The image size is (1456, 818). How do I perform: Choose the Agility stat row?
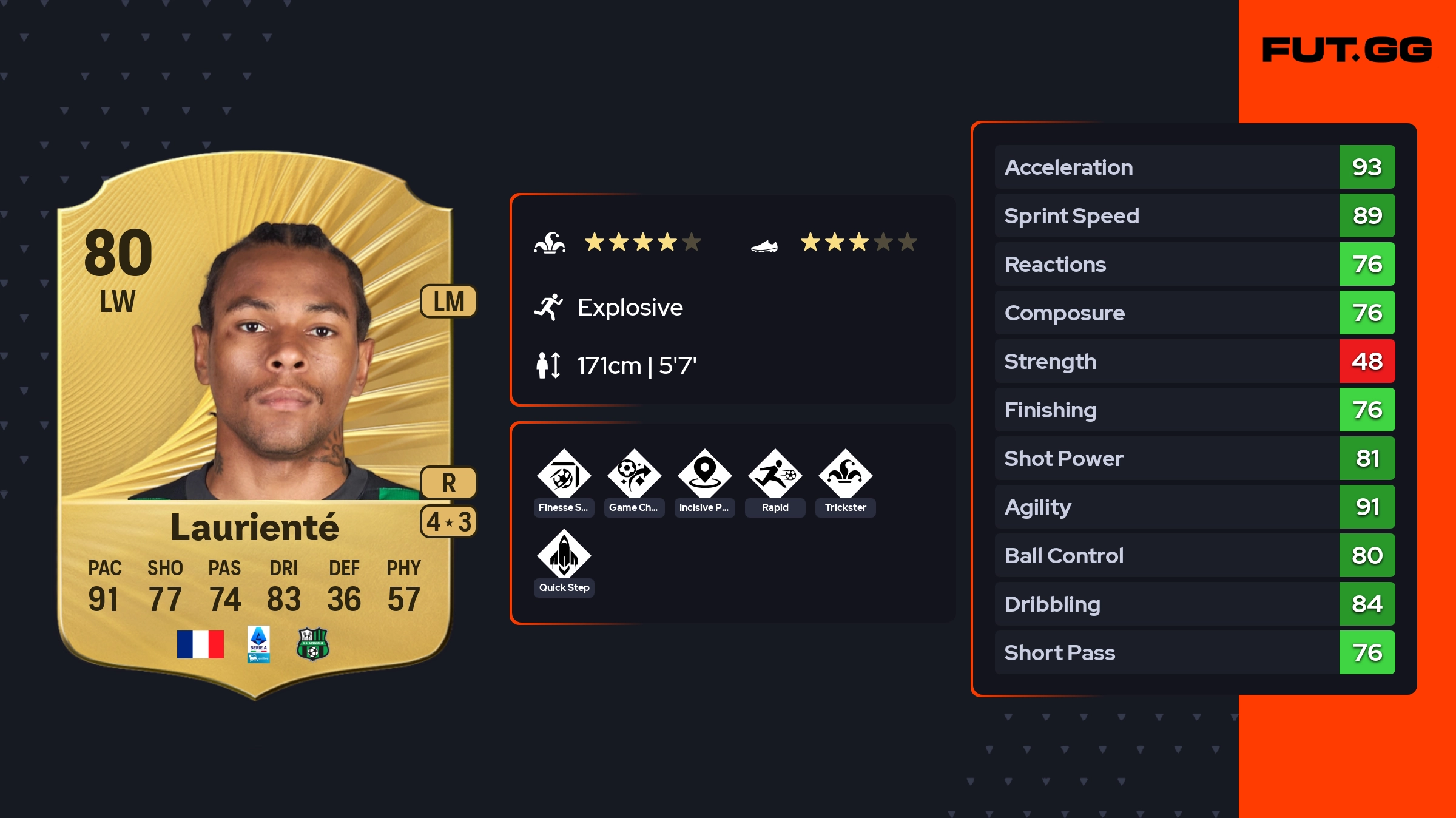click(x=1194, y=507)
